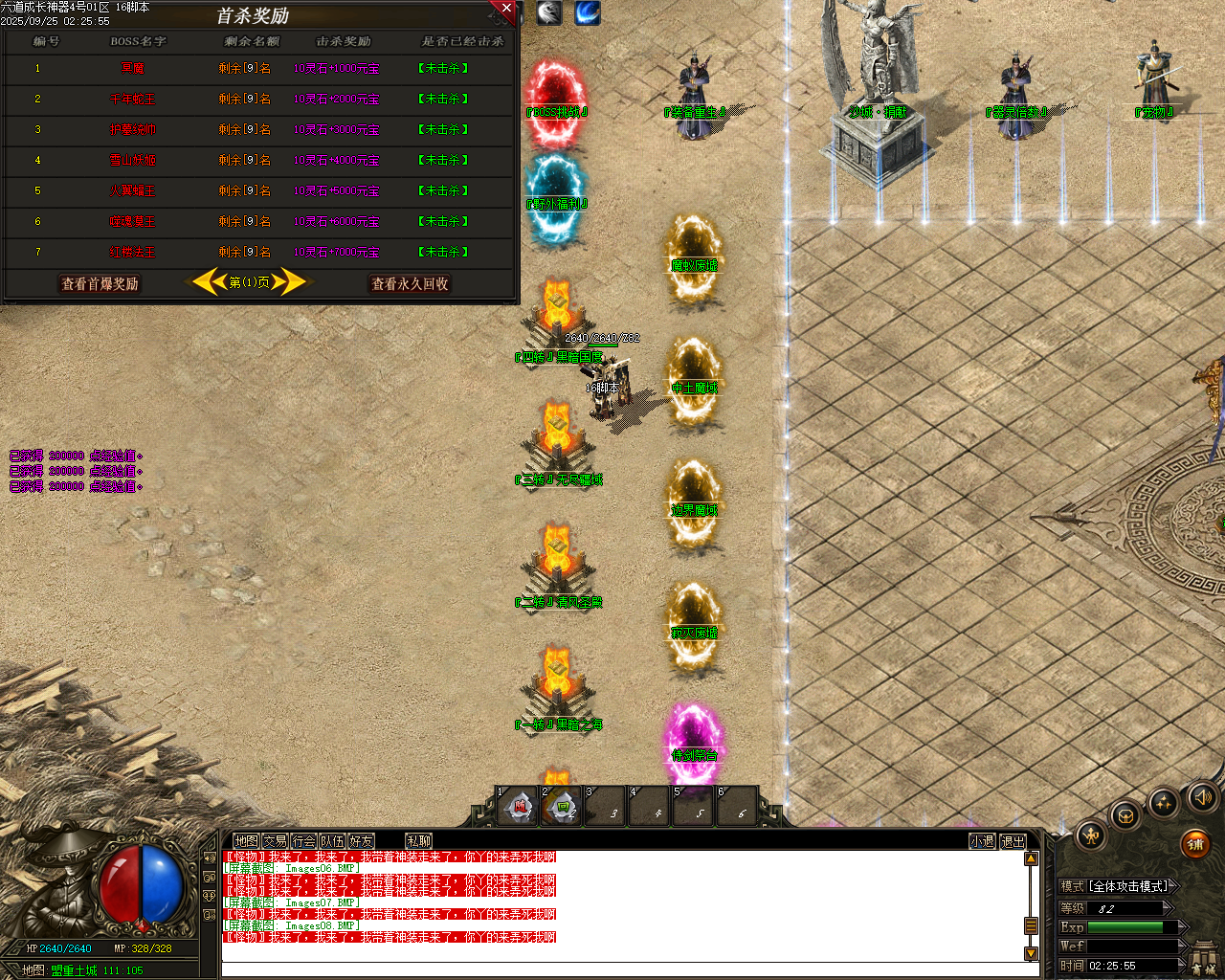Click the hexagon icon in the orb cluster
This screenshot has width=1225, height=980.
coord(1125,815)
